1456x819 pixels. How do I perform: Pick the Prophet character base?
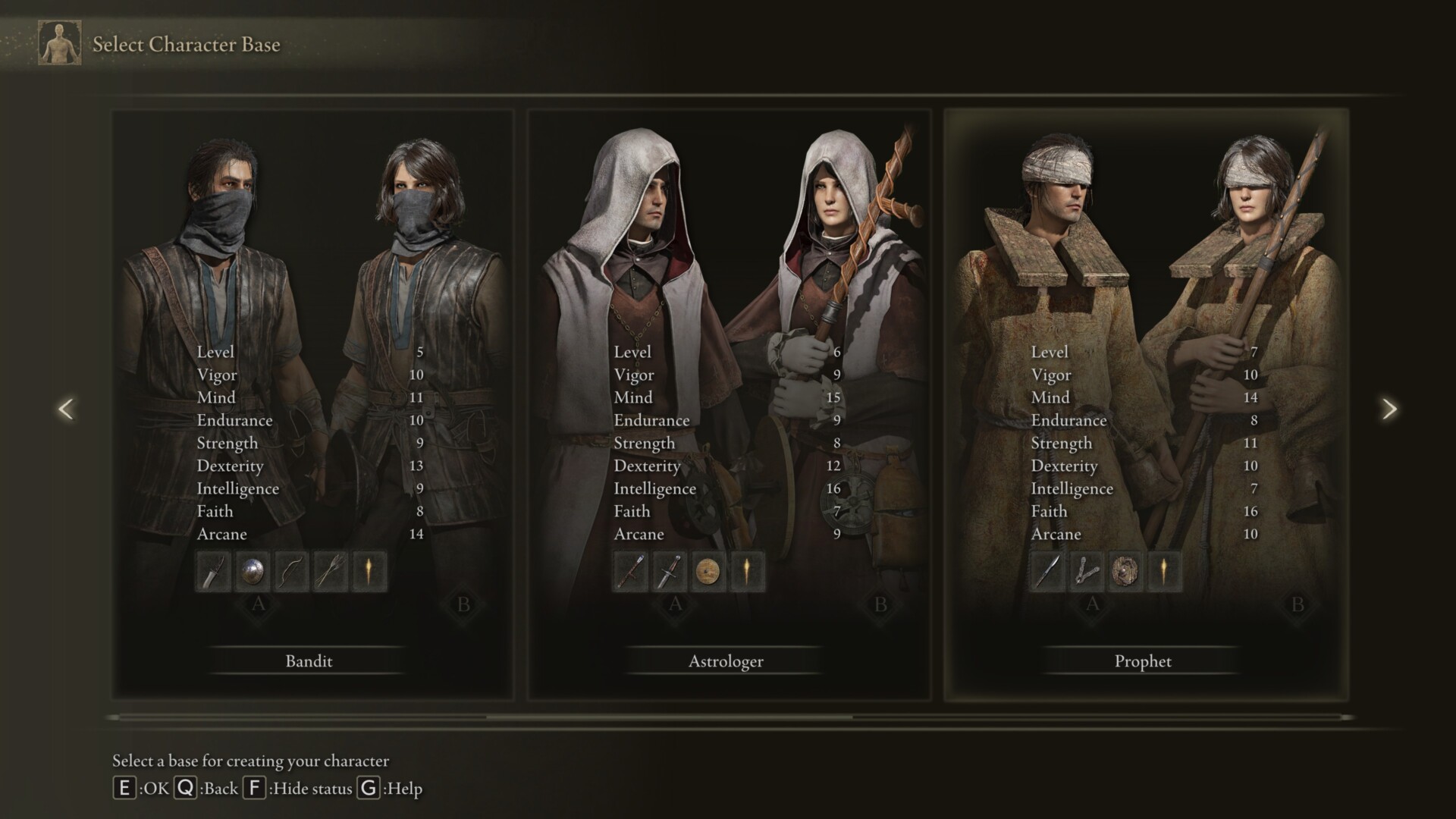click(1143, 661)
